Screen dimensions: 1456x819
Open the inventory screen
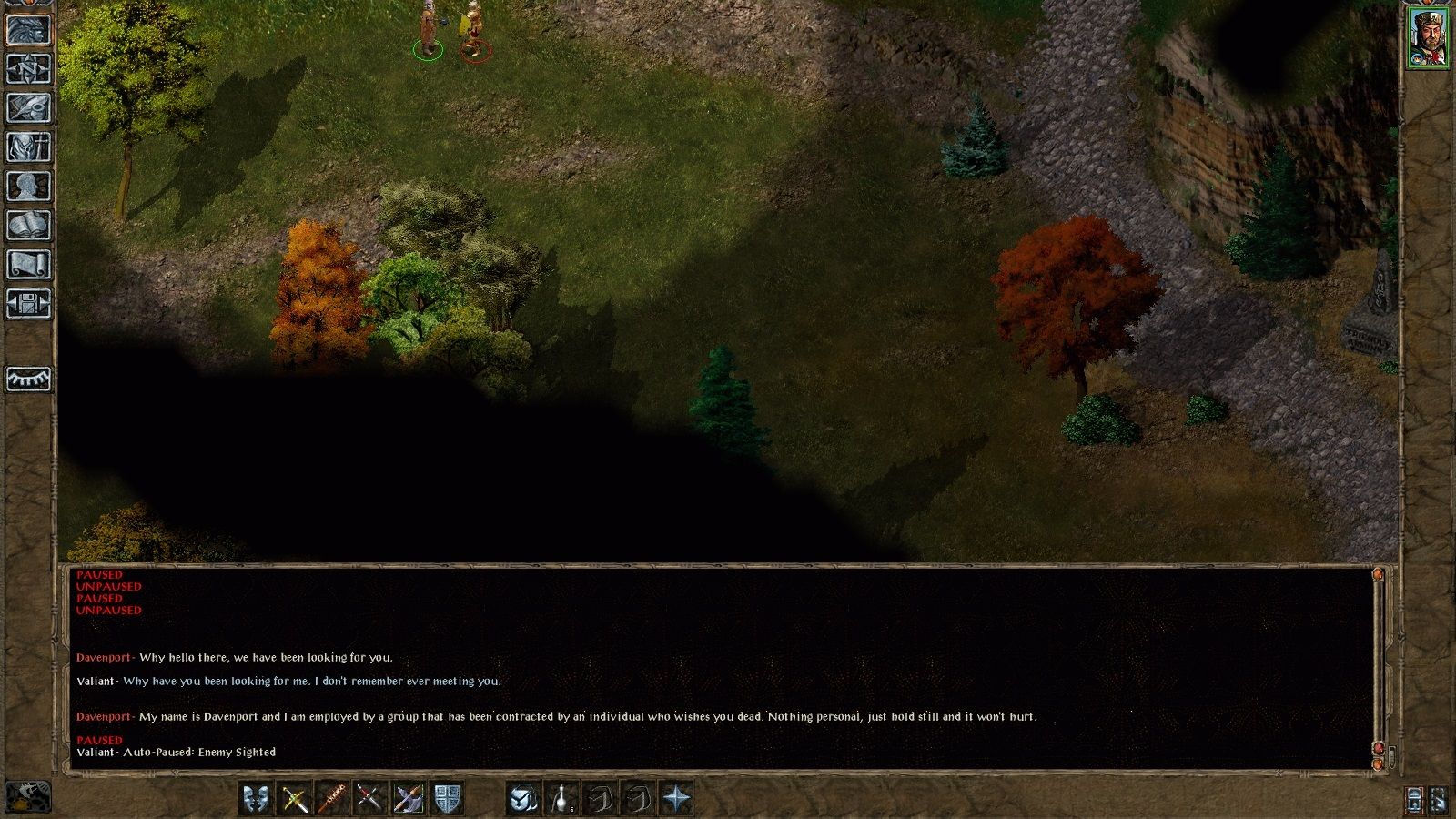click(28, 147)
